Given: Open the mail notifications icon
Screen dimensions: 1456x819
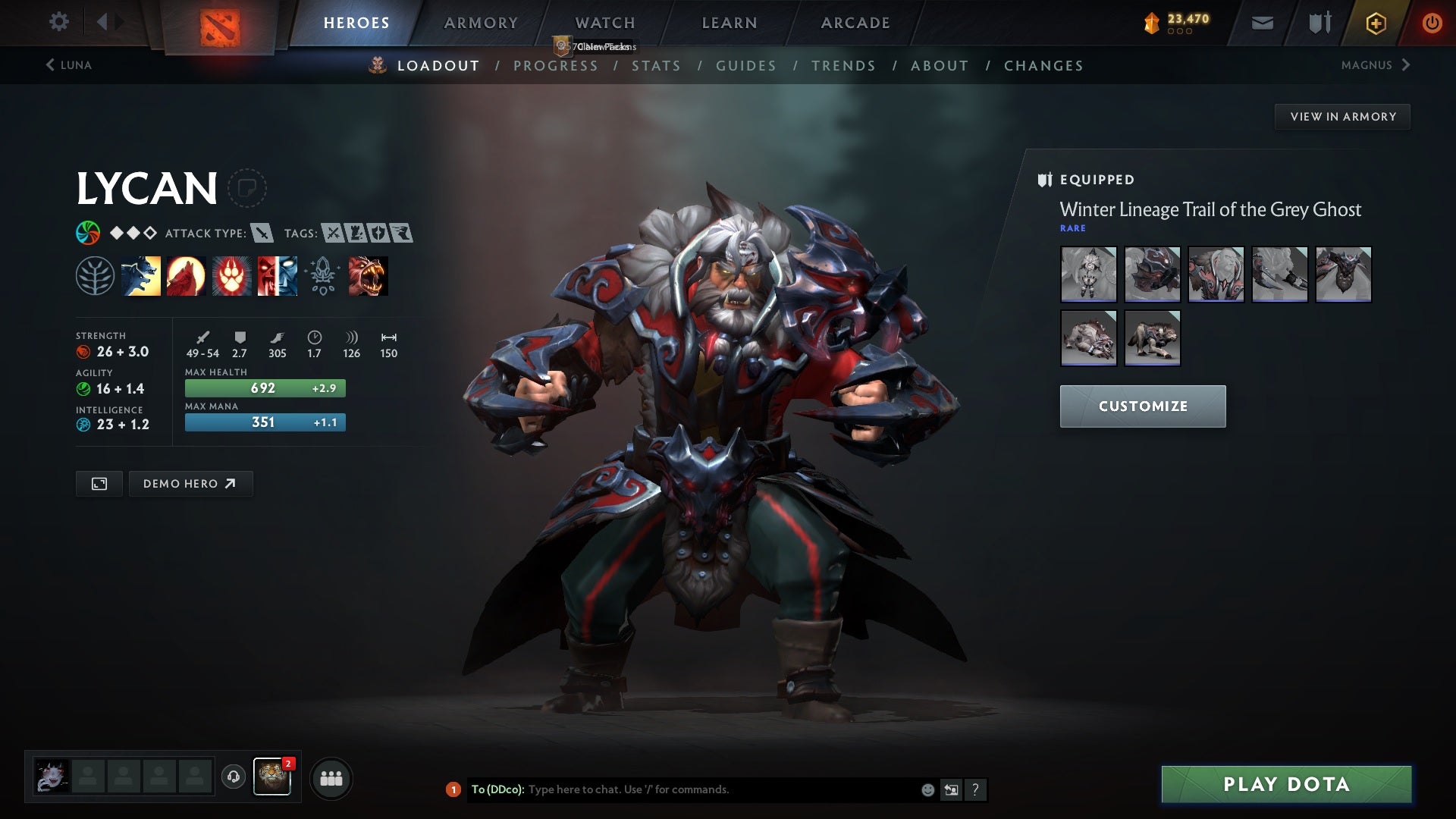Looking at the screenshot, I should click(x=1263, y=22).
